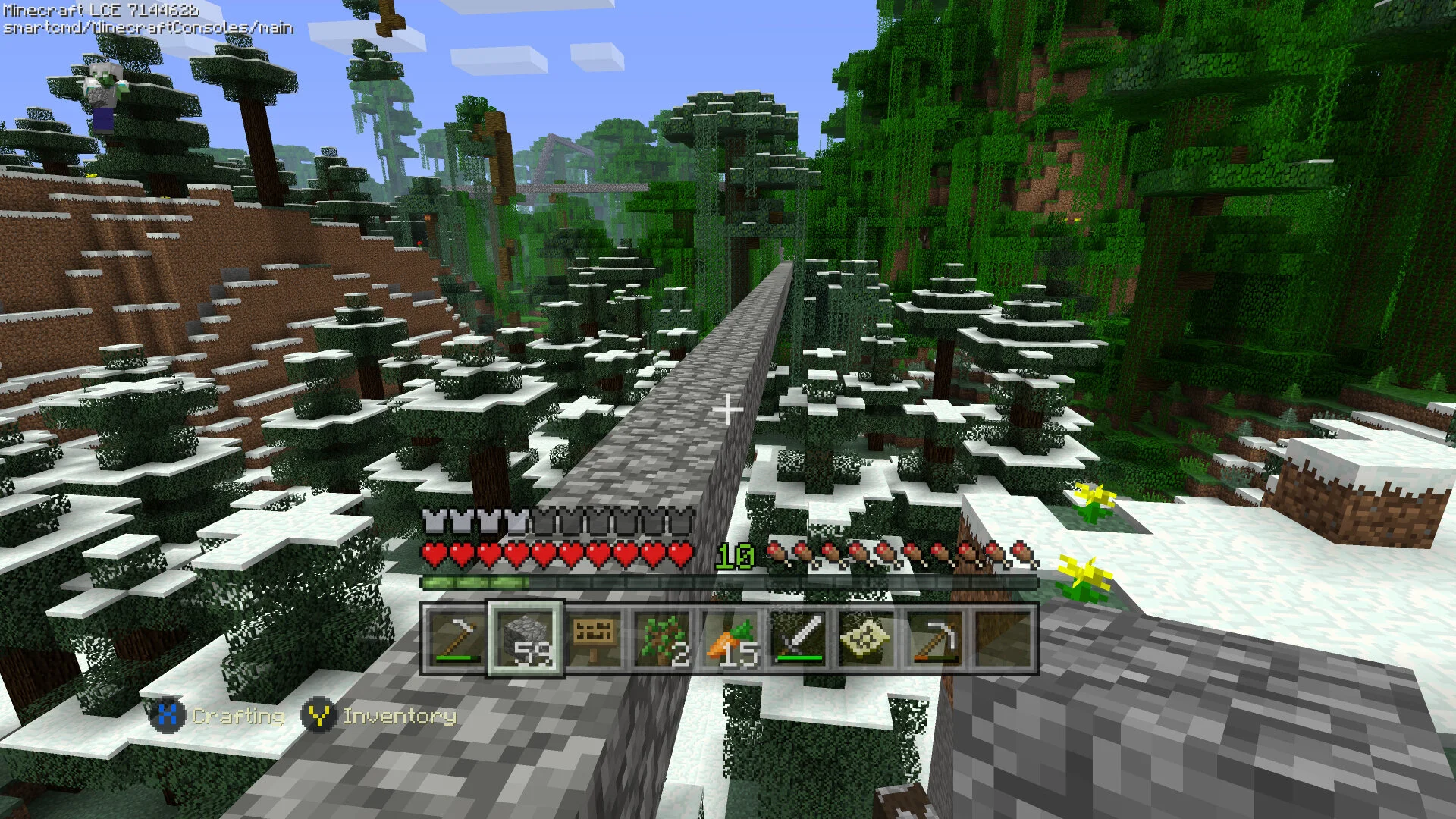Switch to the iron pickaxe slot
This screenshot has width=1456, height=819.
[934, 639]
